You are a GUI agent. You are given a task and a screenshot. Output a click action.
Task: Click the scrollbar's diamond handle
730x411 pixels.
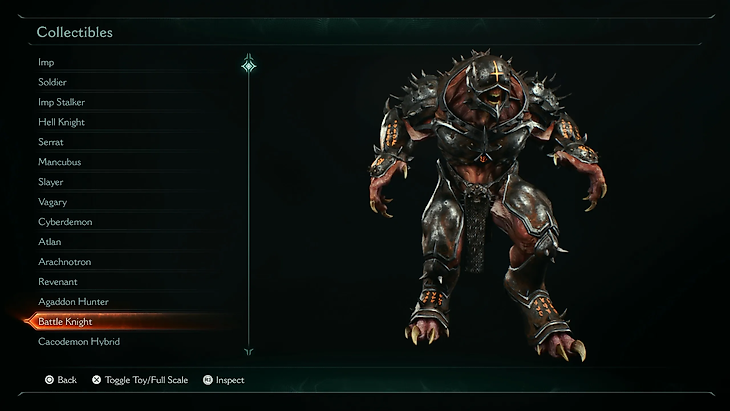click(x=249, y=66)
